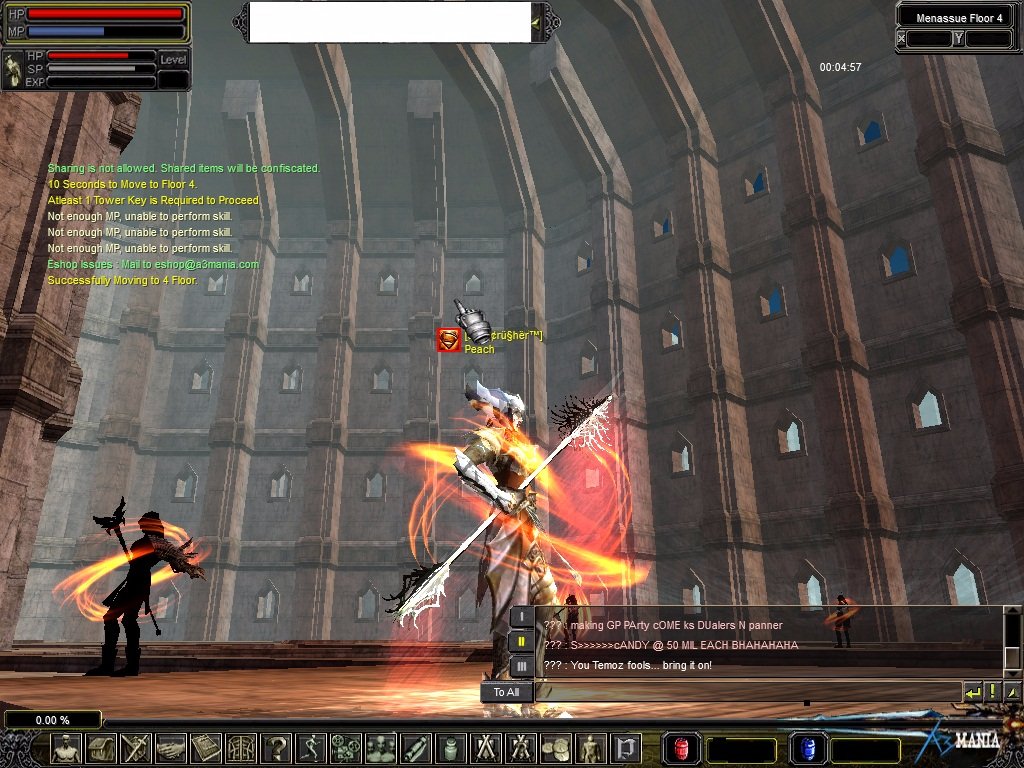Open the question mark help icon
This screenshot has height=768, width=1024.
pos(275,748)
